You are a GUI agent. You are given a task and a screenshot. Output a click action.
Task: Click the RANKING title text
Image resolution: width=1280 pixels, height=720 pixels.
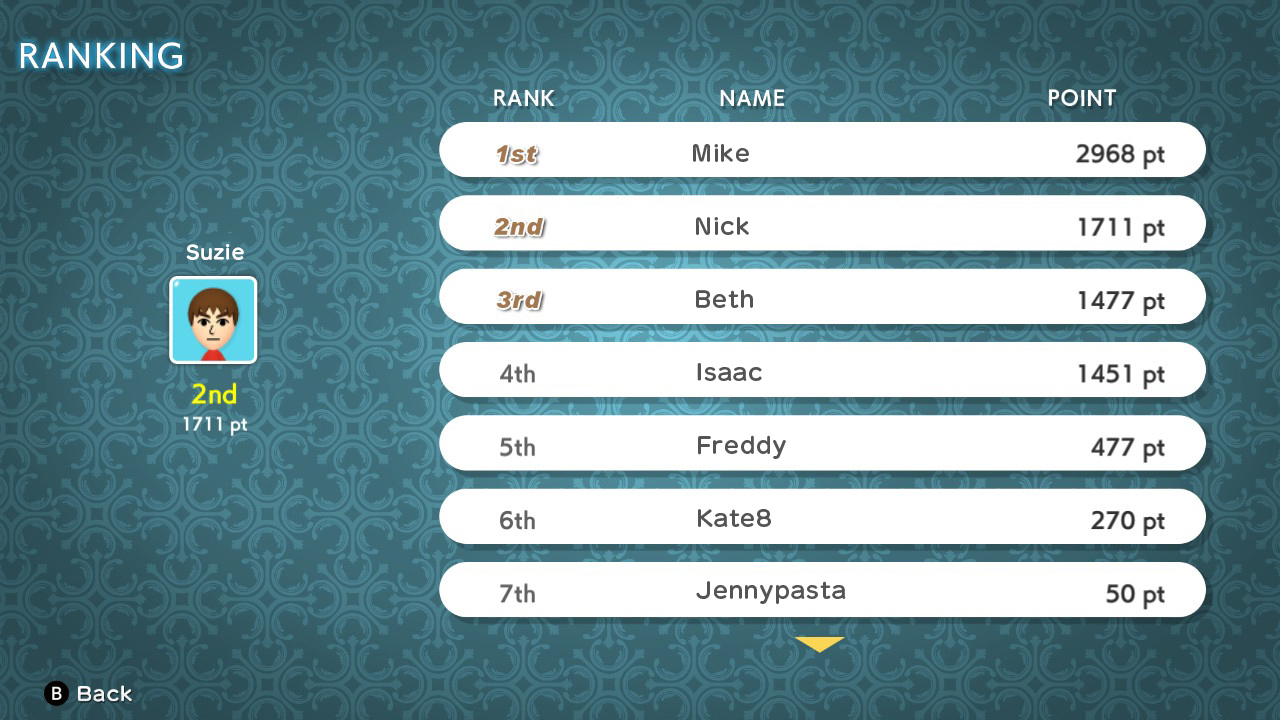pyautogui.click(x=99, y=56)
